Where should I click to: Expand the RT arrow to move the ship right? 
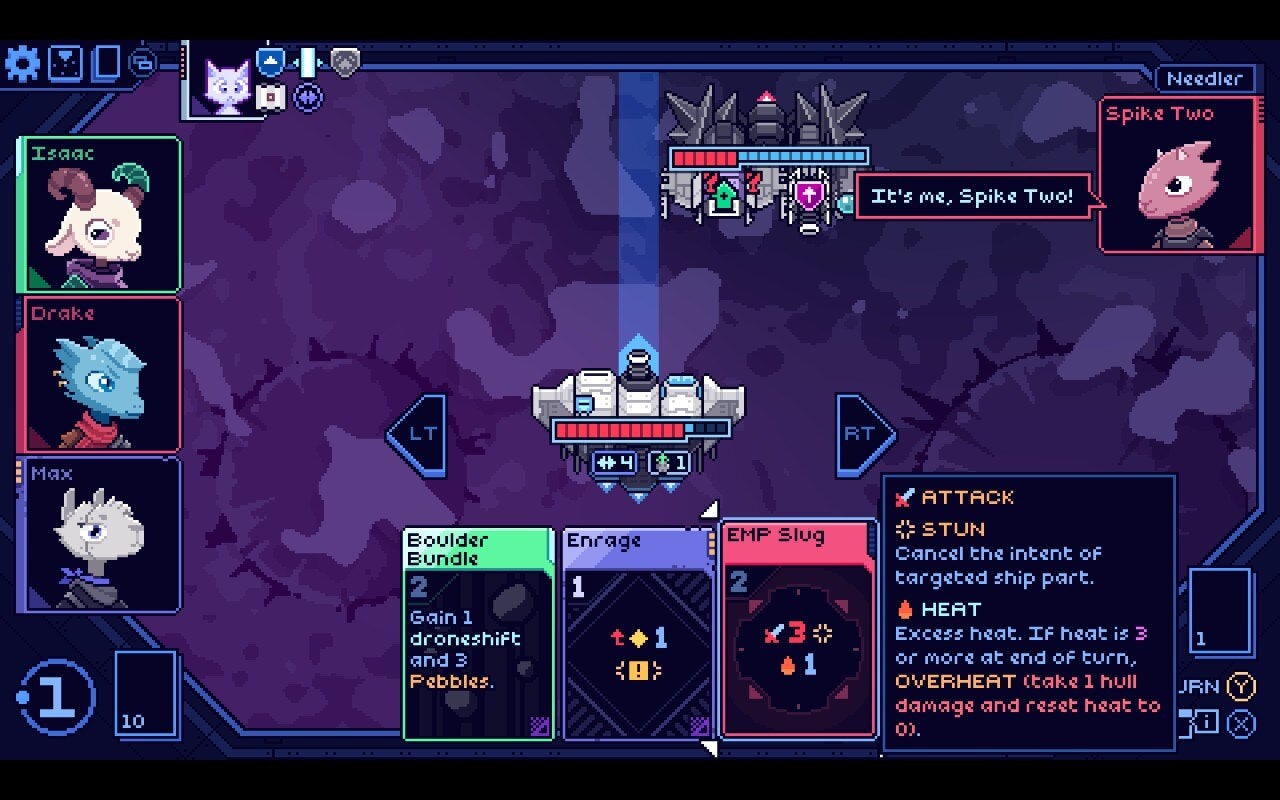coord(860,432)
